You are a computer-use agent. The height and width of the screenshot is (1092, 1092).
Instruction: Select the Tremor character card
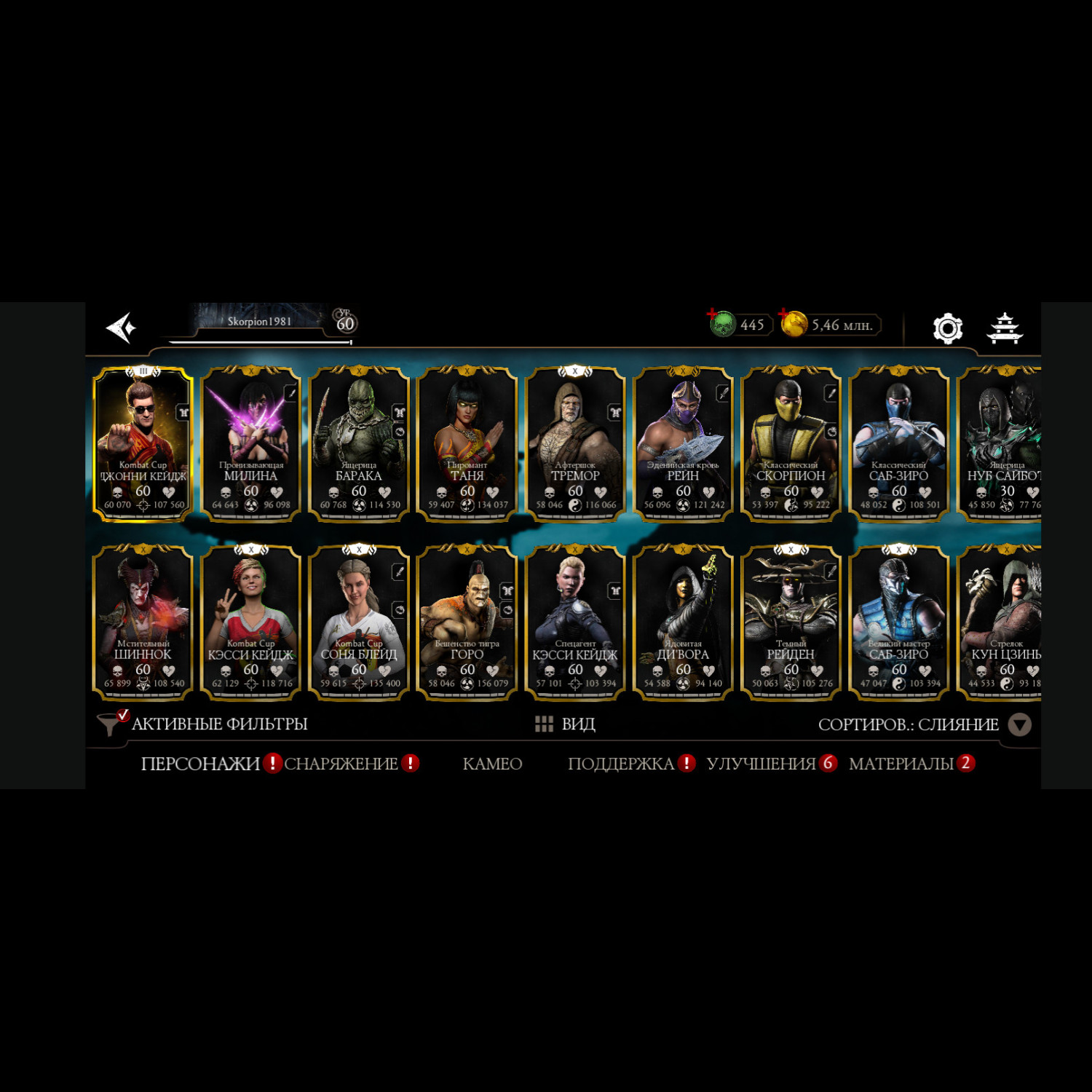575,444
